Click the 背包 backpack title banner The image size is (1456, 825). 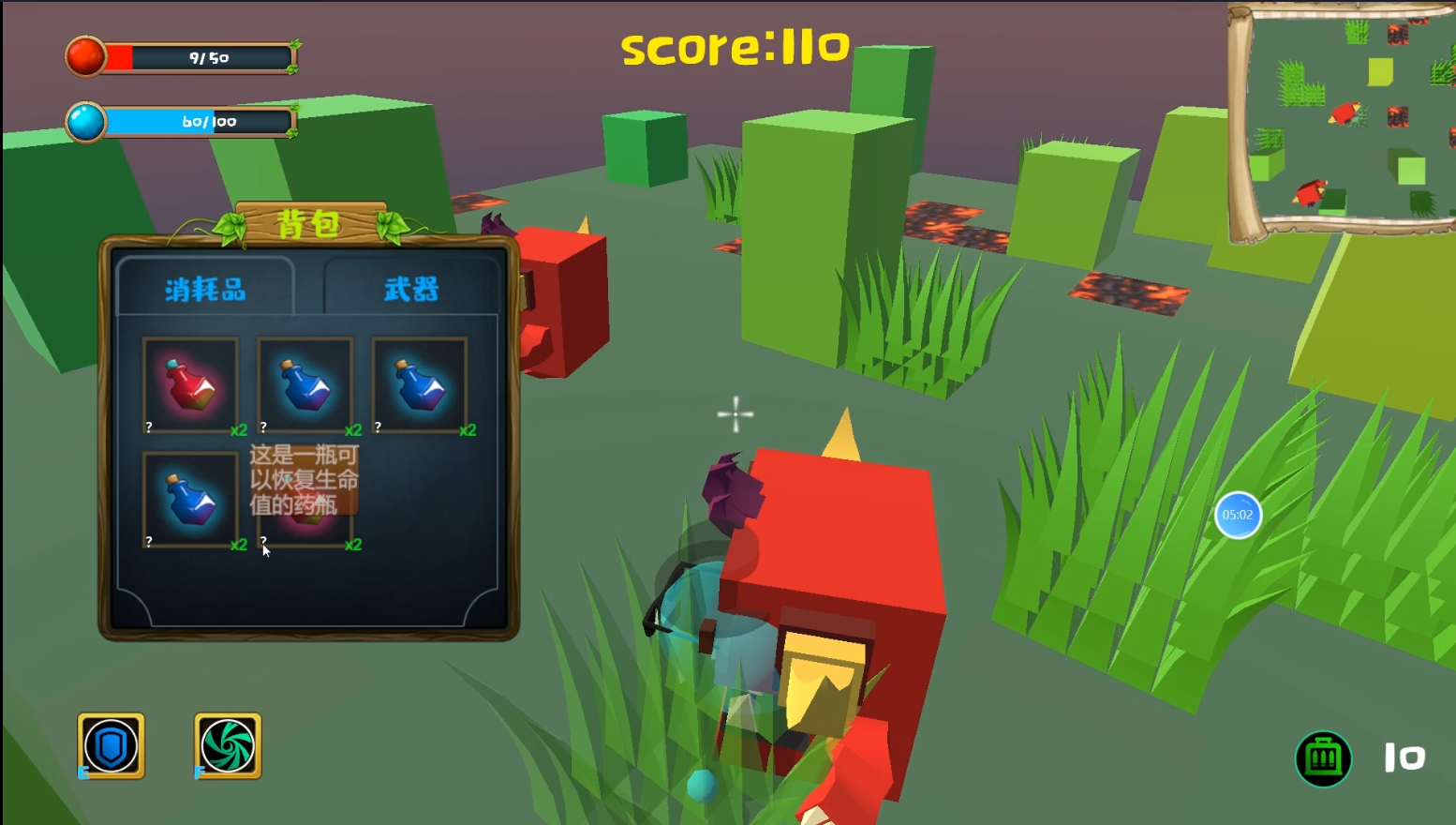[309, 223]
